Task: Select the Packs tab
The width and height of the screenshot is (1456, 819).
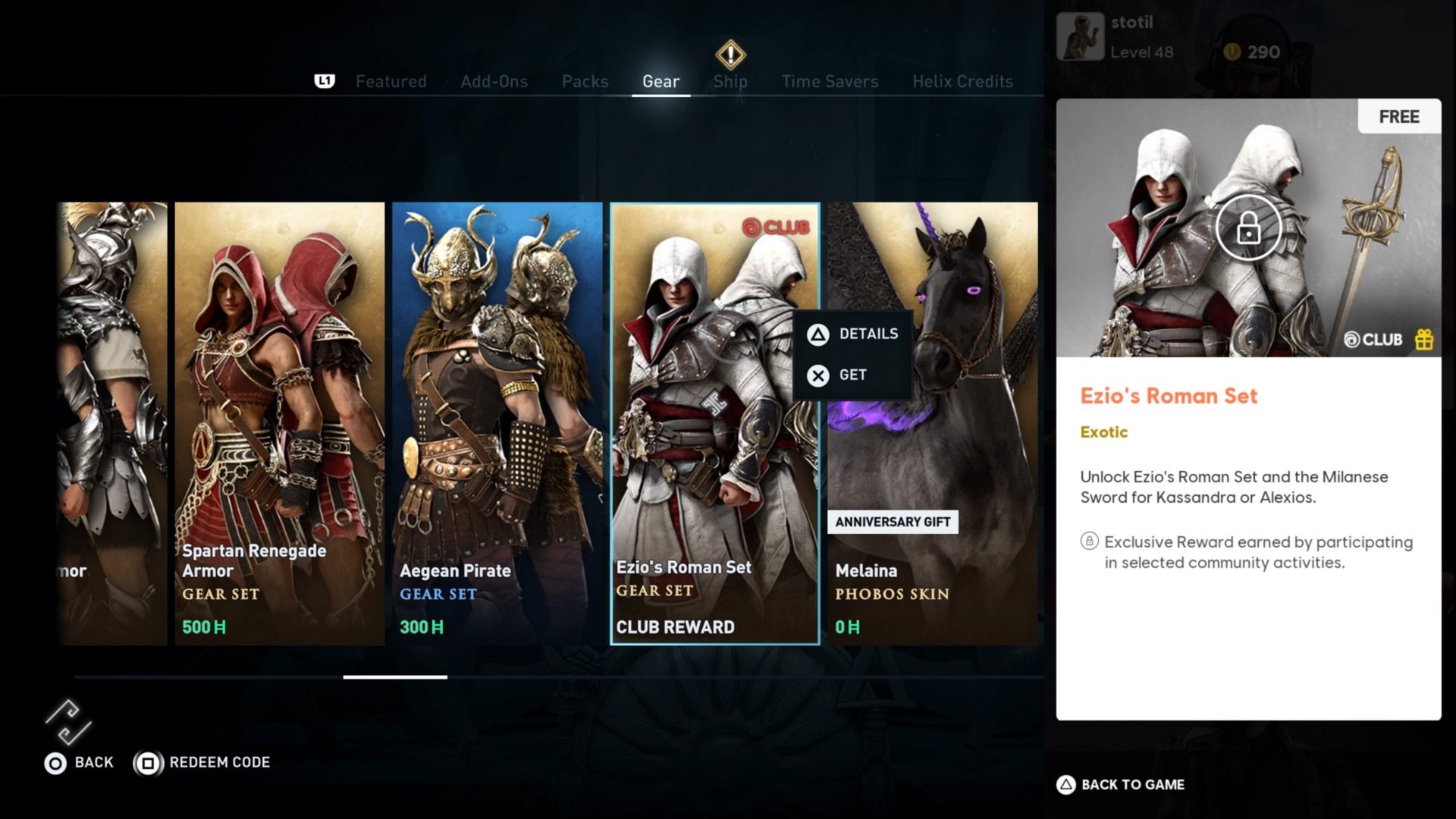Action: click(x=585, y=81)
